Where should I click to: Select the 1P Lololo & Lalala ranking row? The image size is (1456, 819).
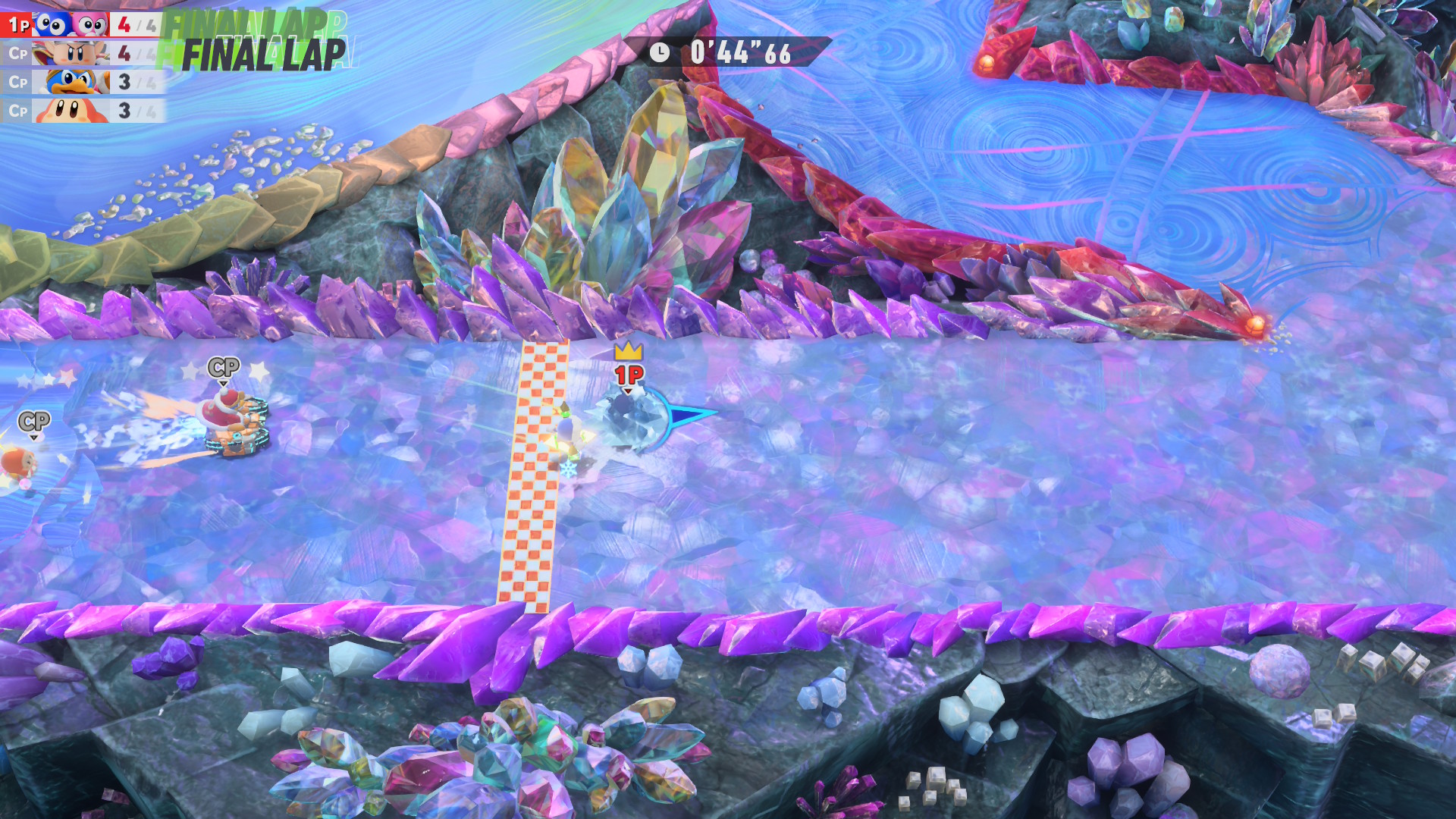(82, 25)
